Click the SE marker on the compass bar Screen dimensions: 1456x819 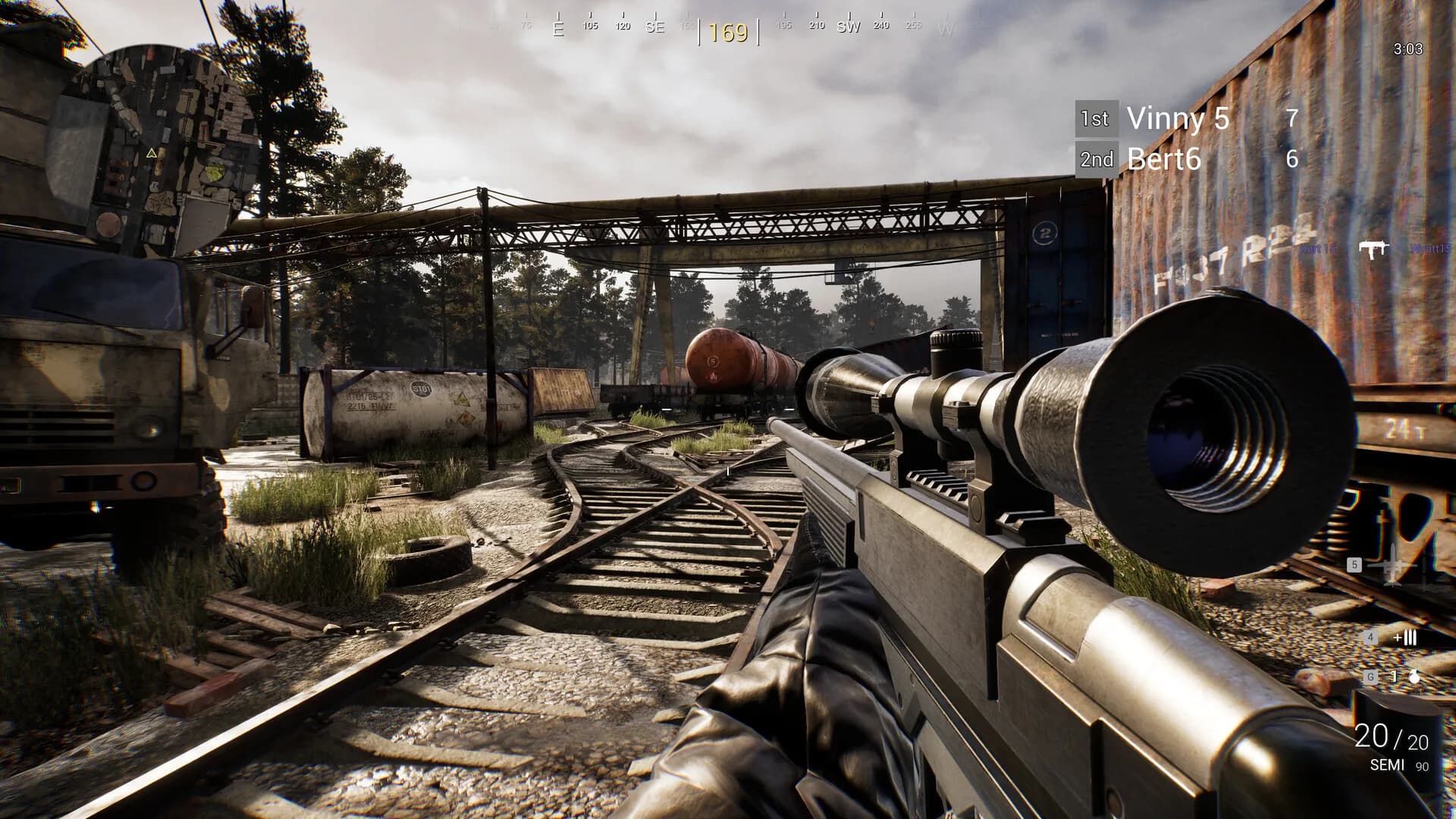655,27
